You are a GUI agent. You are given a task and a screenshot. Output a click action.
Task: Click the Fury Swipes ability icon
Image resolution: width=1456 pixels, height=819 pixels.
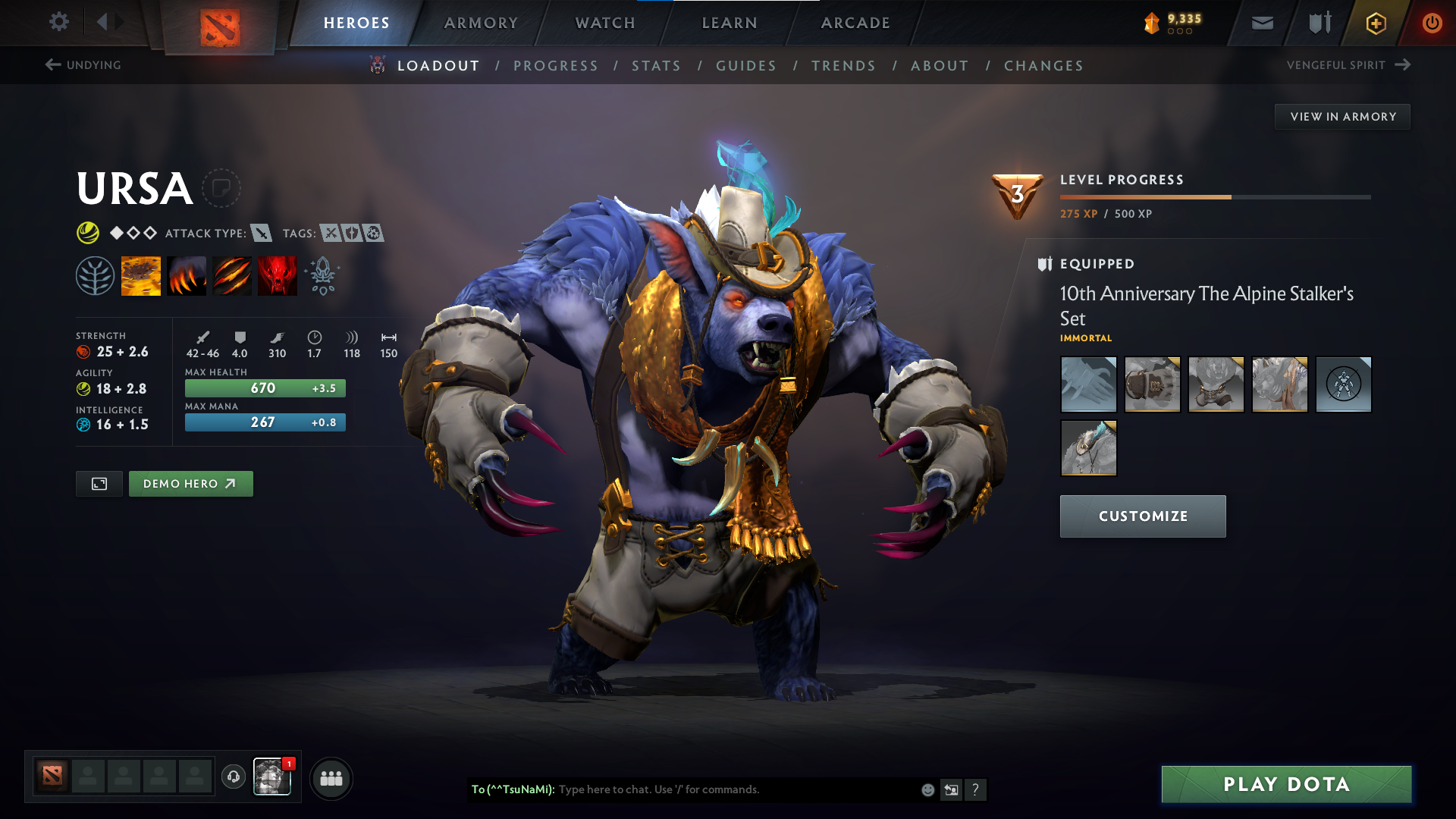pyautogui.click(x=232, y=275)
